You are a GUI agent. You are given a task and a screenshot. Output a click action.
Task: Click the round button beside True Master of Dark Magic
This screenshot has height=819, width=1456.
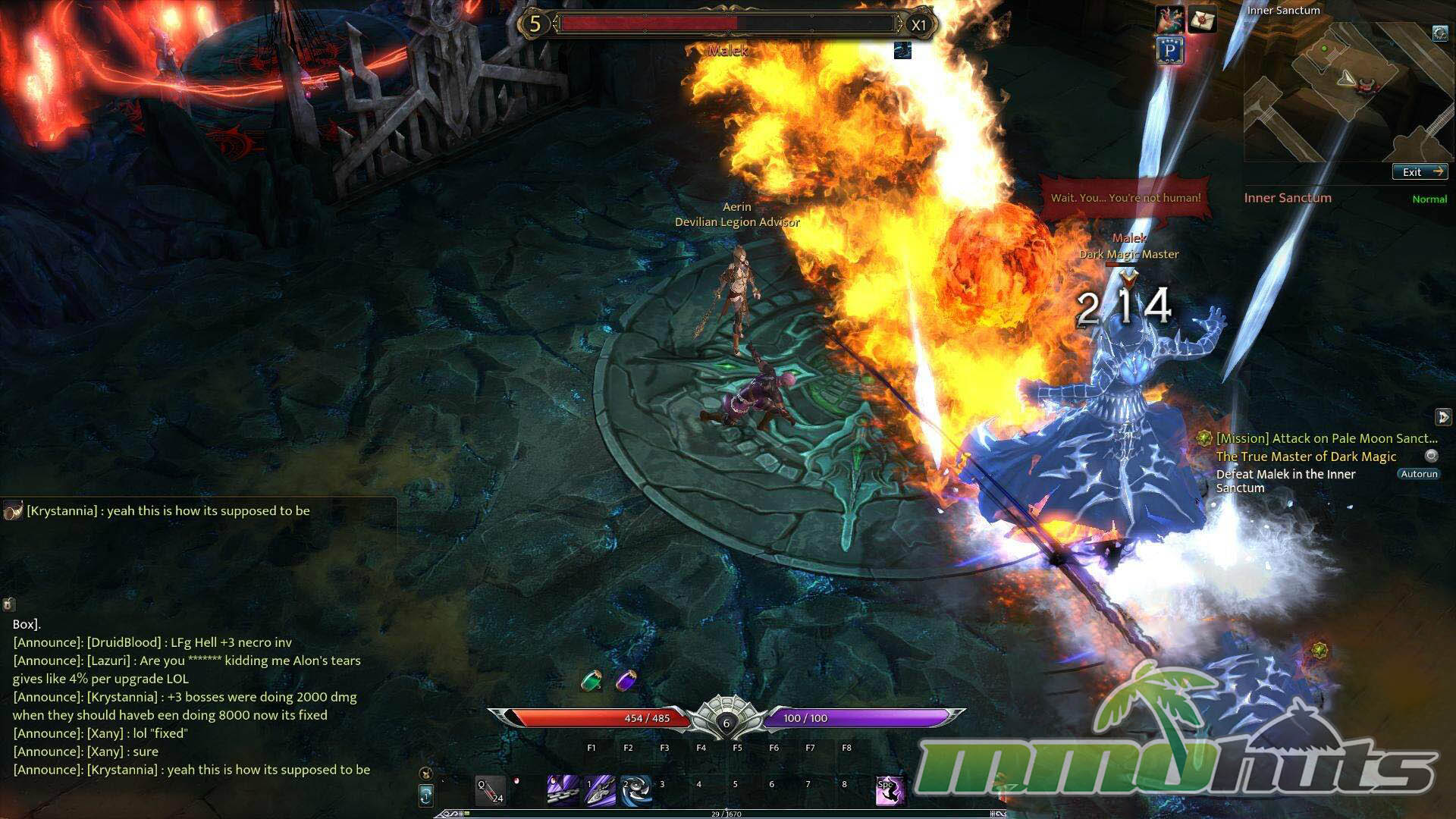[1431, 456]
